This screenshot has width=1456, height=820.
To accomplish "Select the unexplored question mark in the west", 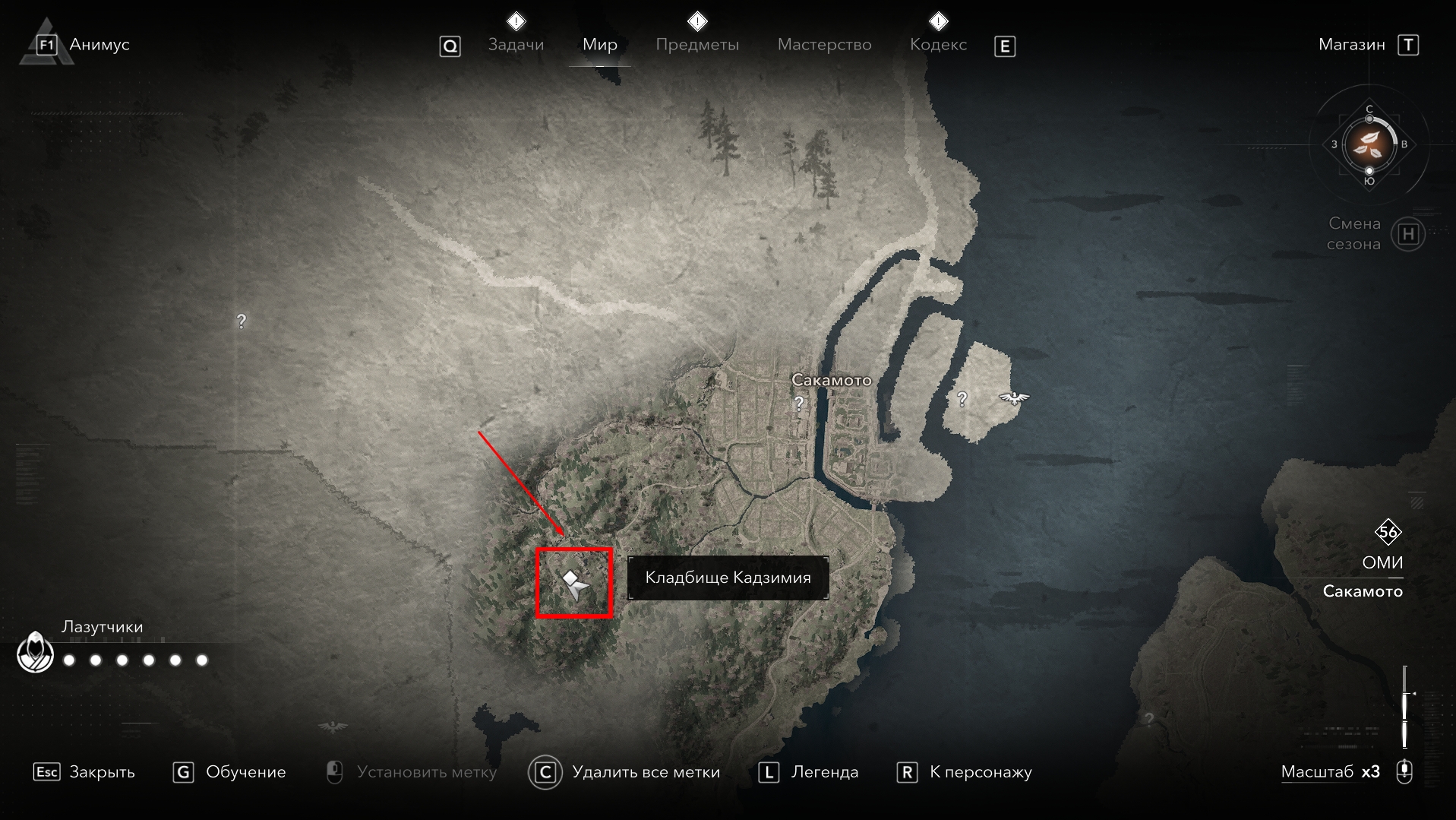I will [x=242, y=321].
